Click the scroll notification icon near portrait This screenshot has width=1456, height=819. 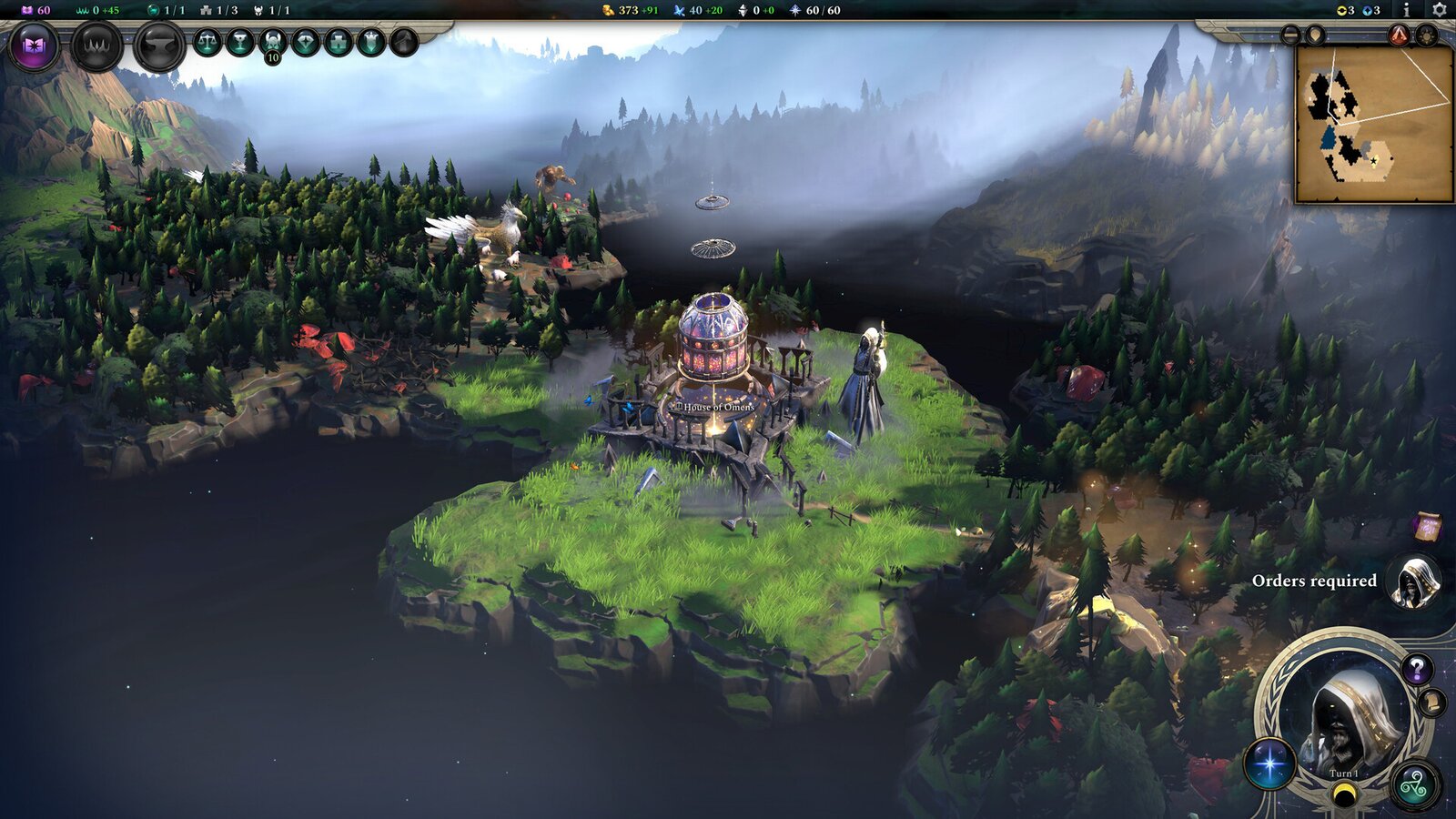(1431, 703)
